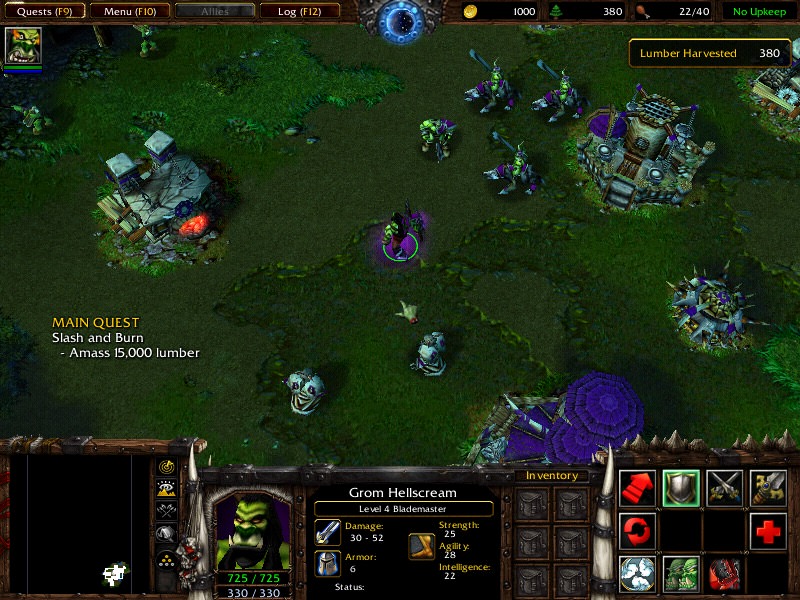Cast the Mirror Image ability
The height and width of the screenshot is (600, 800).
coord(681,574)
